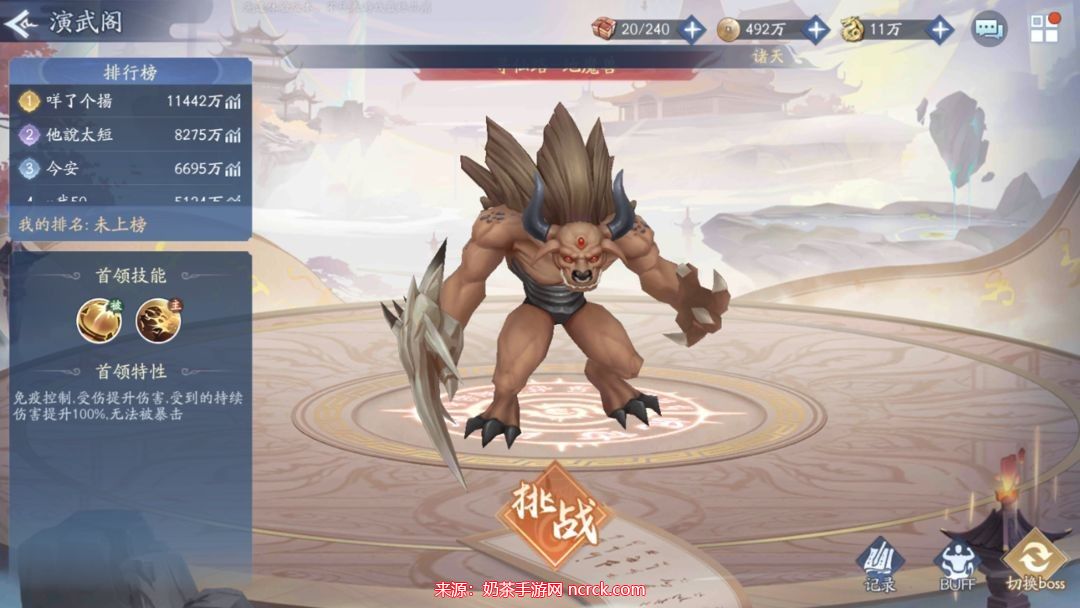Select first-ranked player 咩了个揚
The width and height of the screenshot is (1080, 608).
[130, 101]
